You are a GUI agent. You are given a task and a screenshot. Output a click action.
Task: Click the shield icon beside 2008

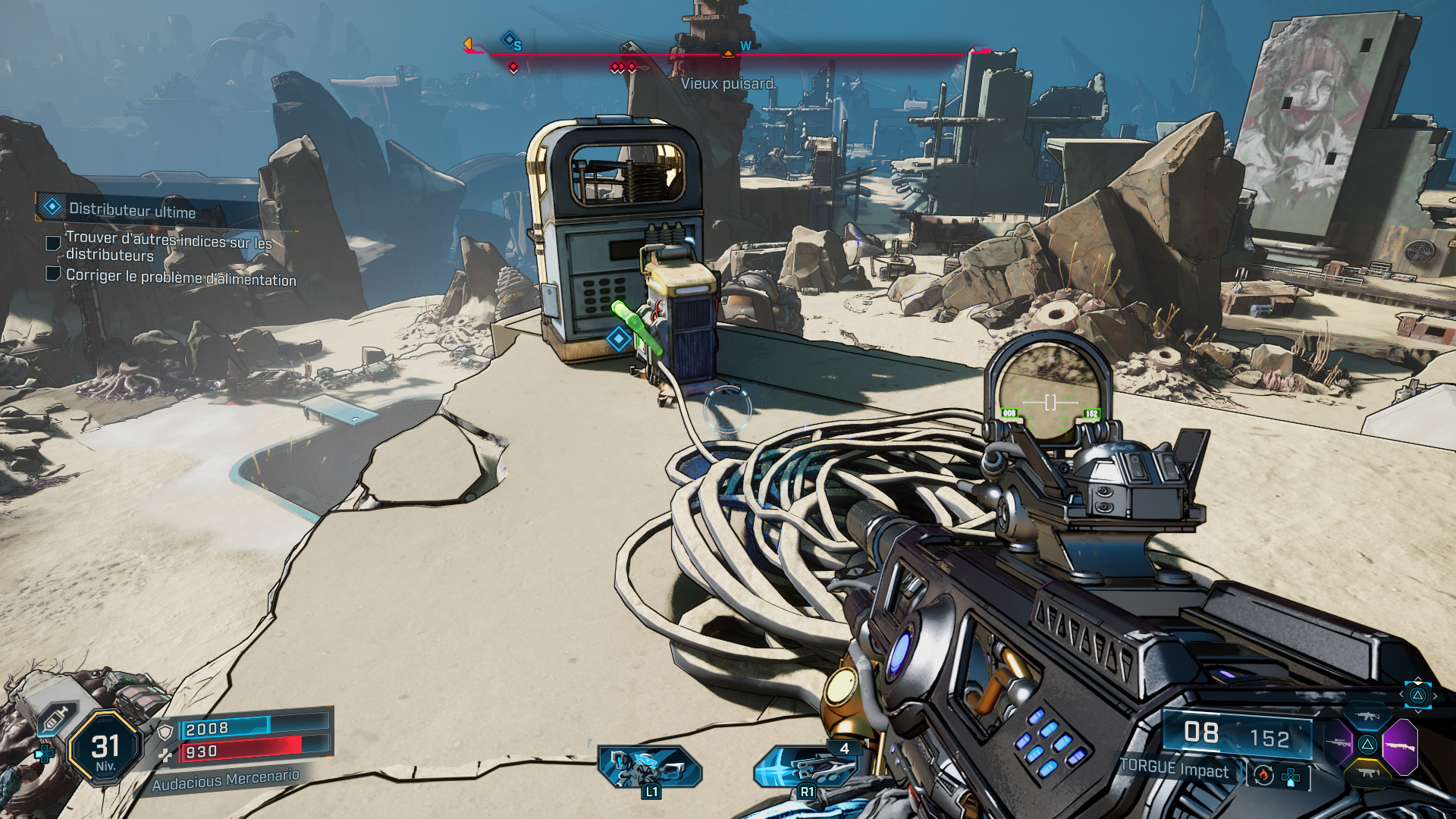click(x=165, y=731)
